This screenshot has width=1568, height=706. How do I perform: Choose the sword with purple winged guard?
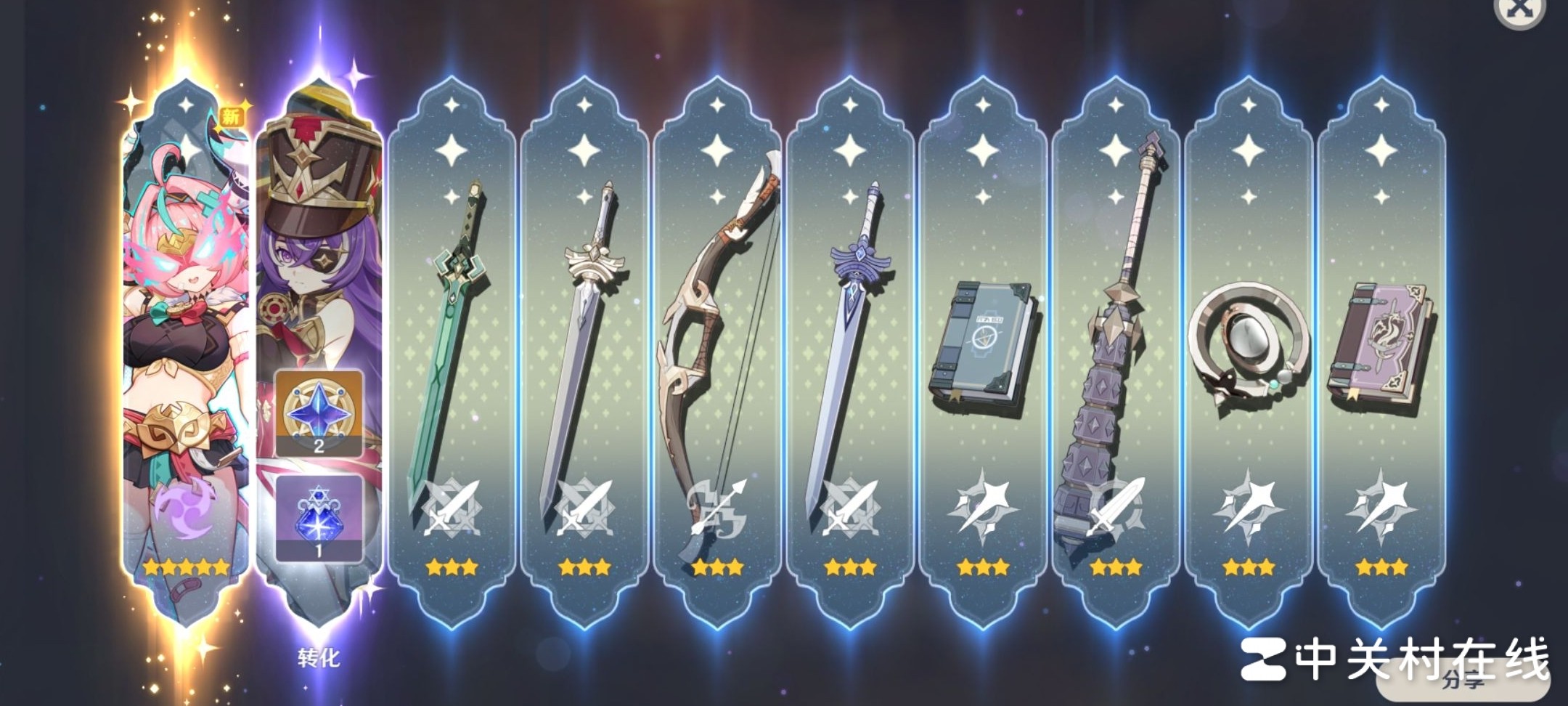[x=850, y=349]
